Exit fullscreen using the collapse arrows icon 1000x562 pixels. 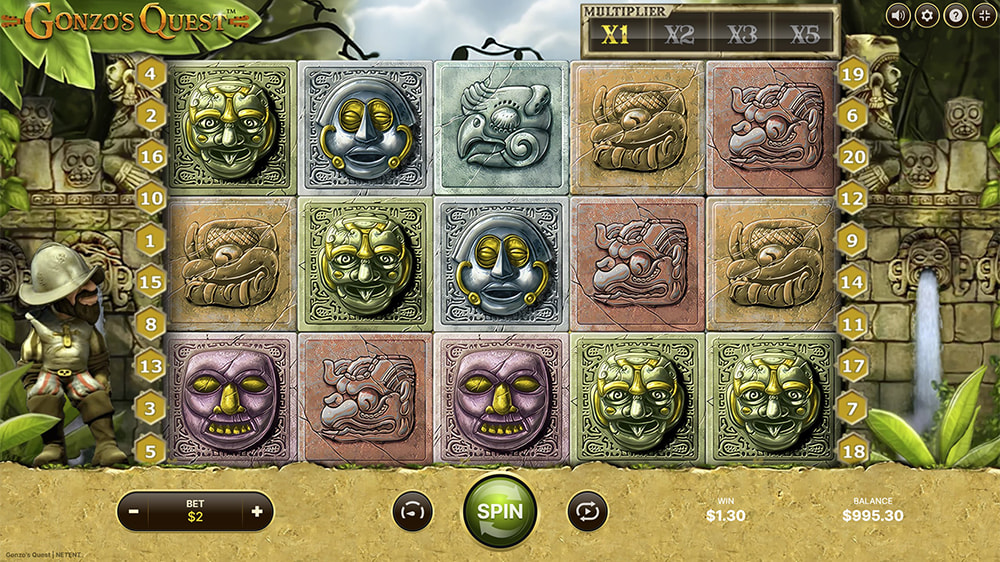[x=983, y=15]
